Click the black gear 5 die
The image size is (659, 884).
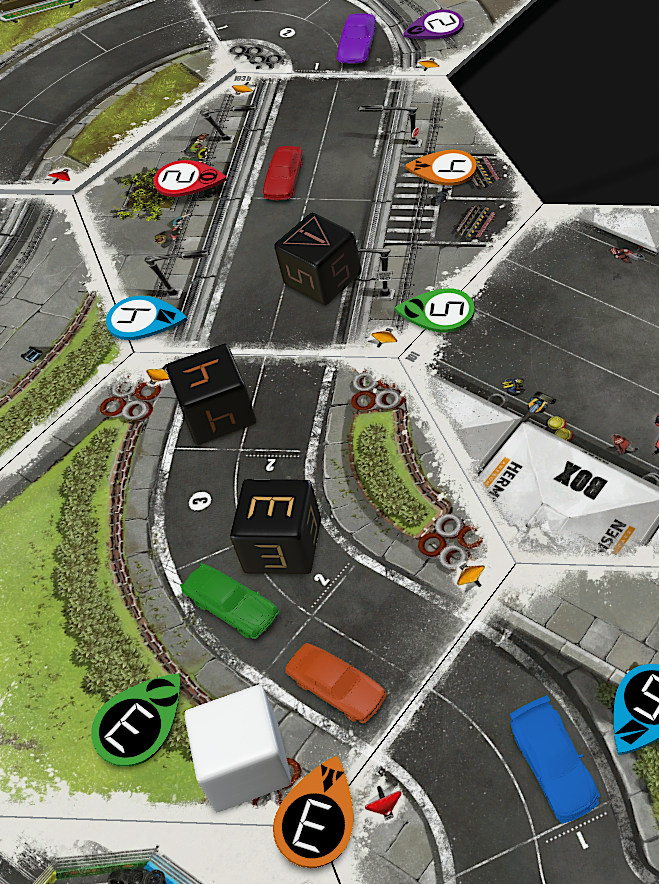(317, 258)
